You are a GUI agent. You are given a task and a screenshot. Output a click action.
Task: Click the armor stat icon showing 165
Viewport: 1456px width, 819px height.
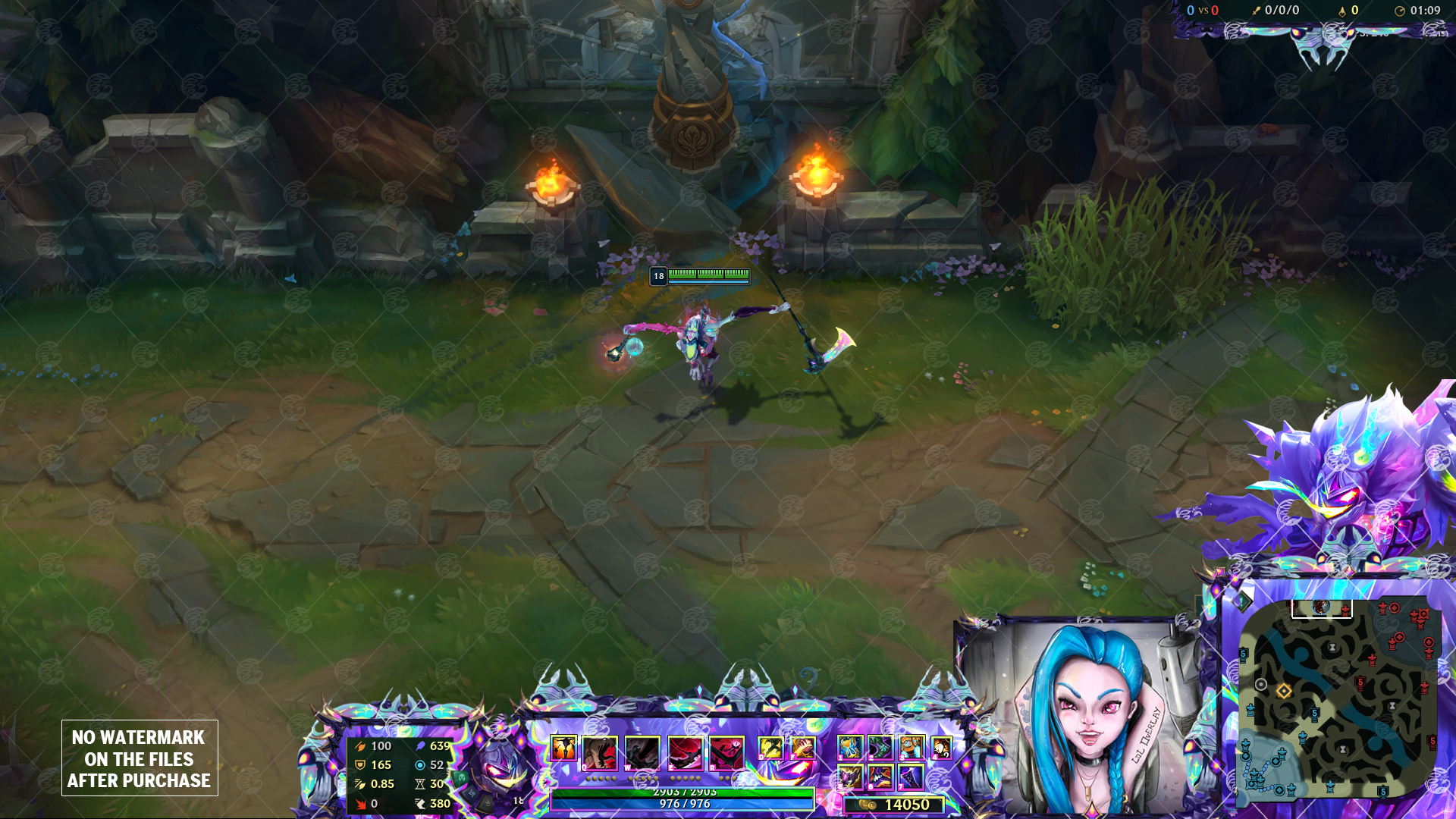360,764
